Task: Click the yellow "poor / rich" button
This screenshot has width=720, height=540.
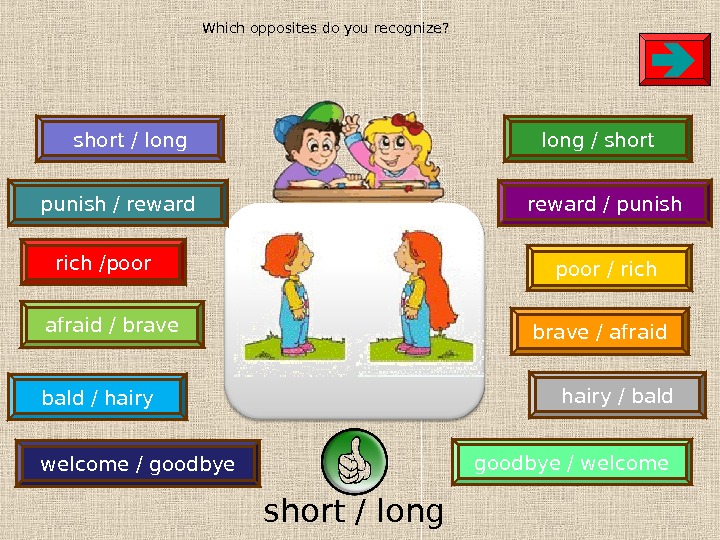Action: coord(606,269)
